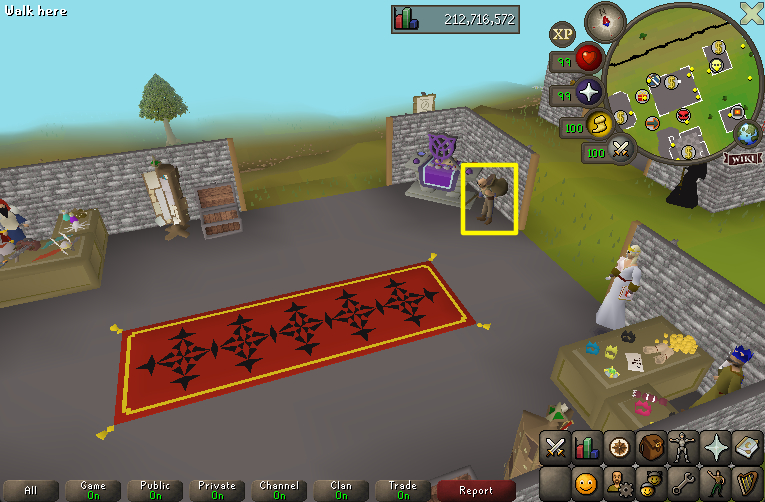Switch to the All chat tab
Viewport: 765px width, 502px height.
coord(31,490)
